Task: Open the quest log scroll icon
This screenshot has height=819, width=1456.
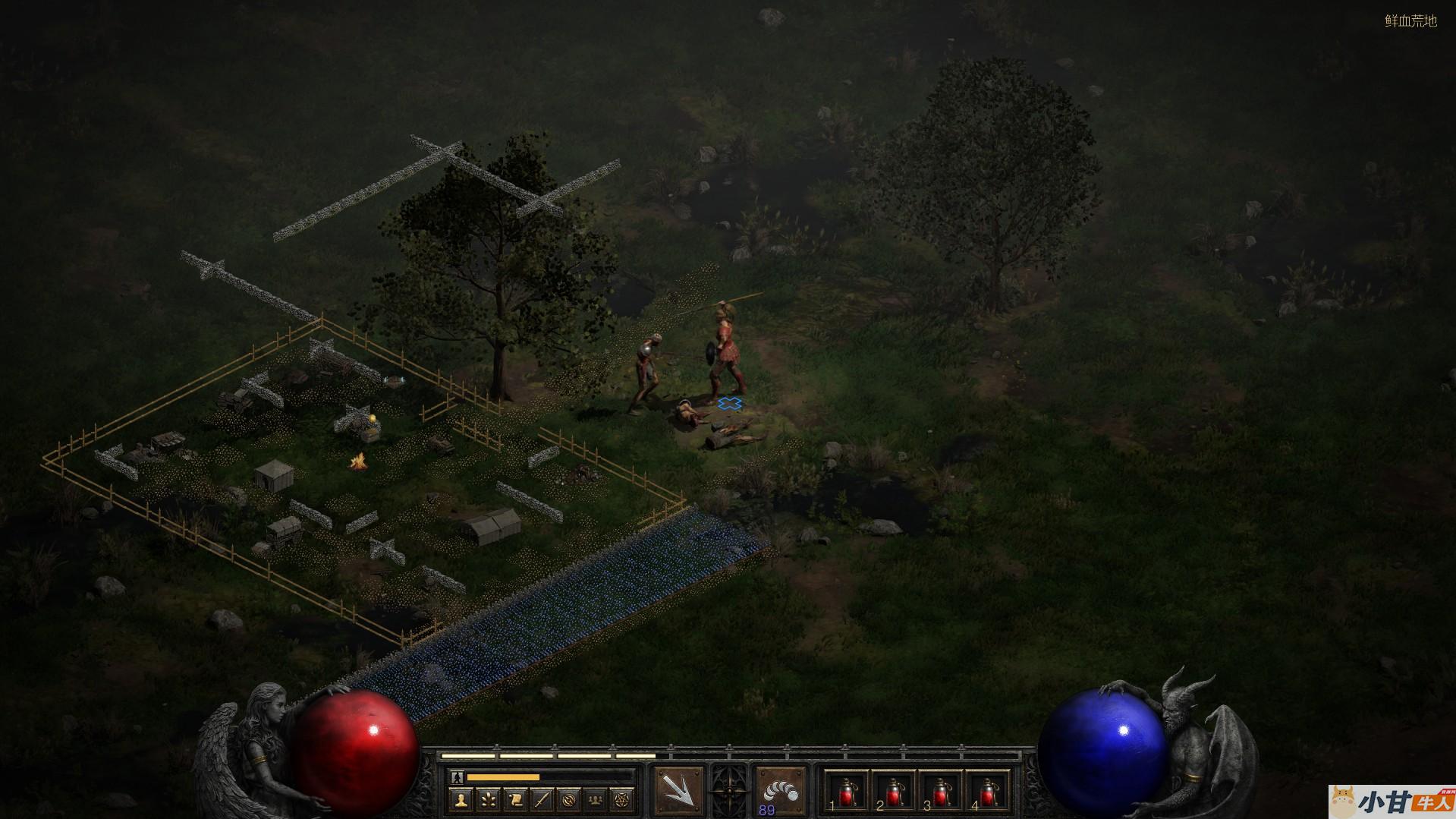Action: pos(514,799)
